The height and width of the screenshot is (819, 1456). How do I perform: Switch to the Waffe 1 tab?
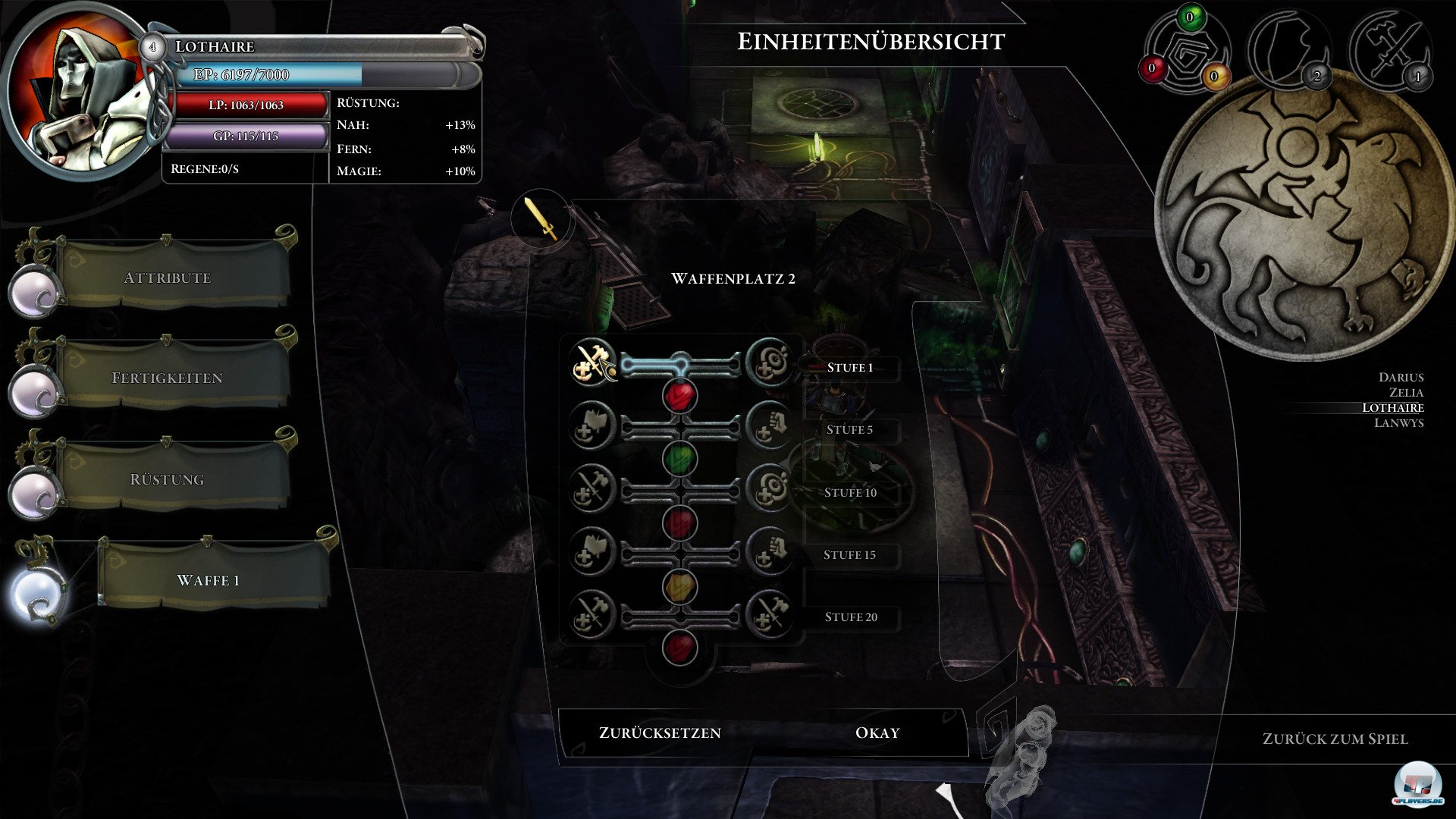point(209,580)
